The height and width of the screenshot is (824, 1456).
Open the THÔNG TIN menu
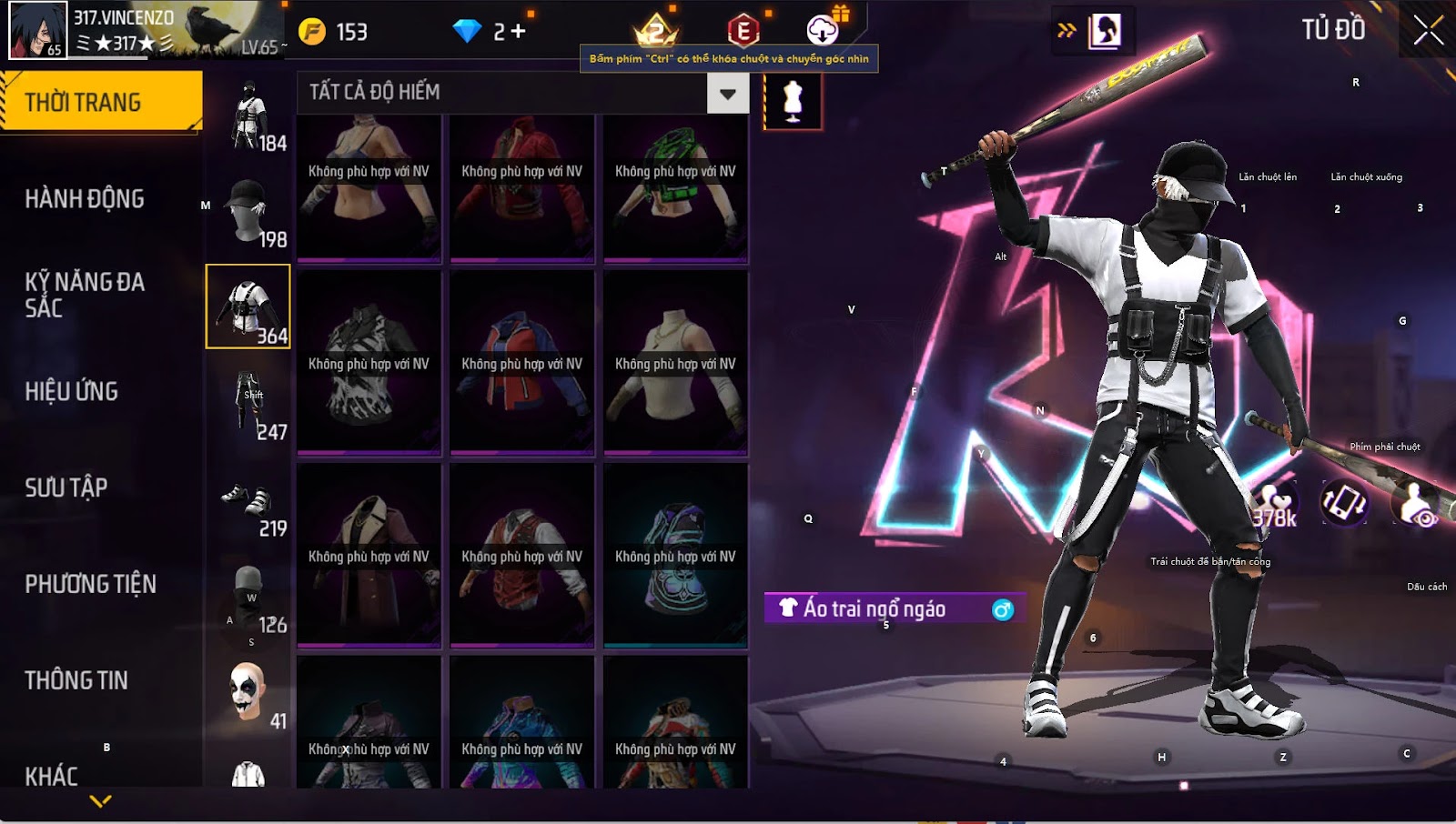point(76,680)
